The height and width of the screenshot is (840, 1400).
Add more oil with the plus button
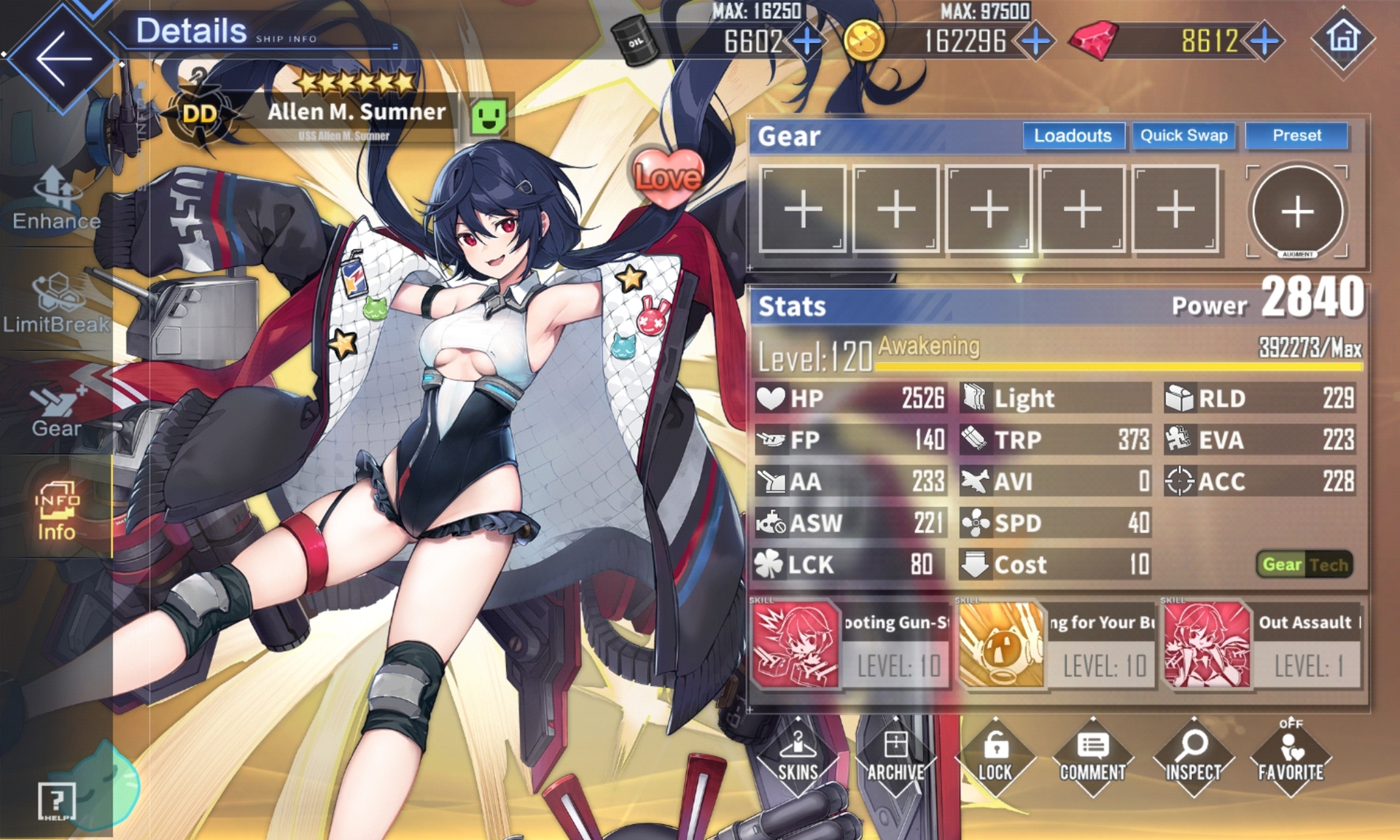click(806, 41)
